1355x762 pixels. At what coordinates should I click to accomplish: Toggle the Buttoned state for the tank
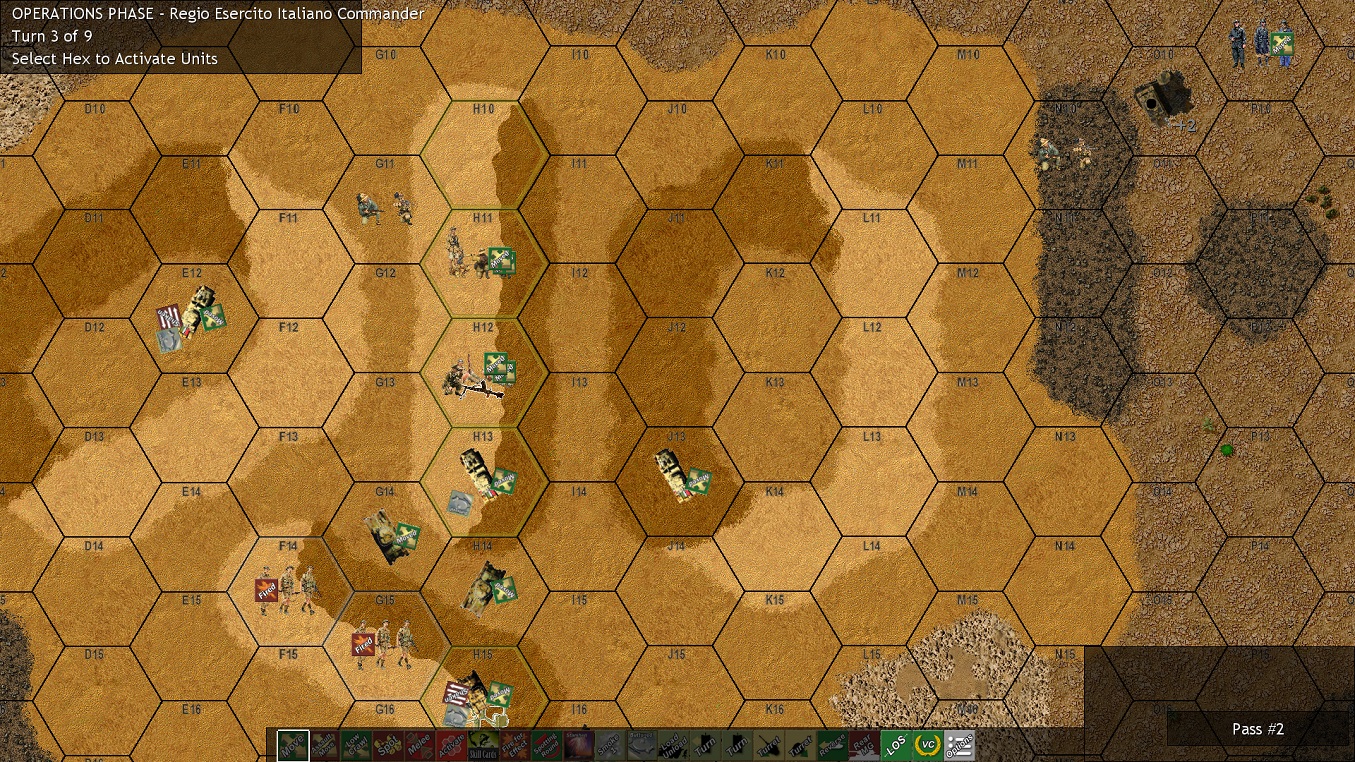point(641,744)
